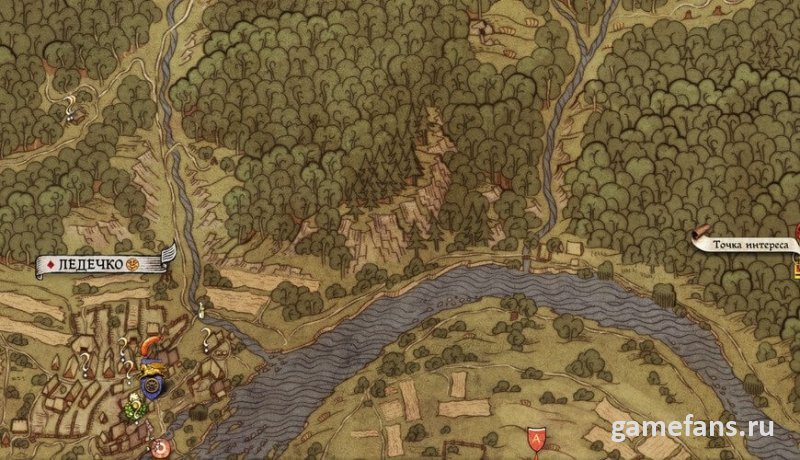Viewport: 800px width, 460px height.
Task: Inspect the lone question mark in the forest
Action: tap(70, 103)
